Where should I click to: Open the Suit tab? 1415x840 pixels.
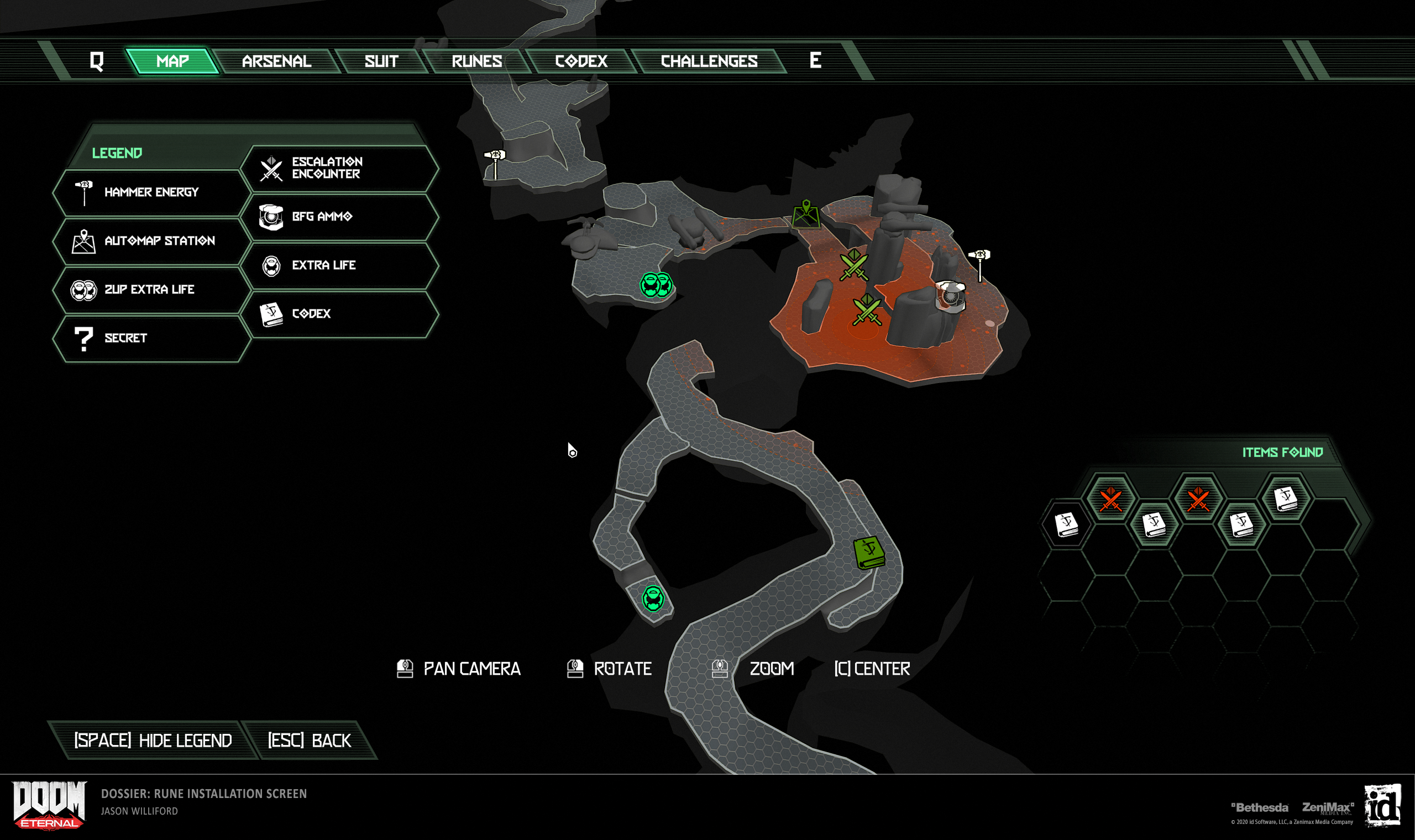381,61
